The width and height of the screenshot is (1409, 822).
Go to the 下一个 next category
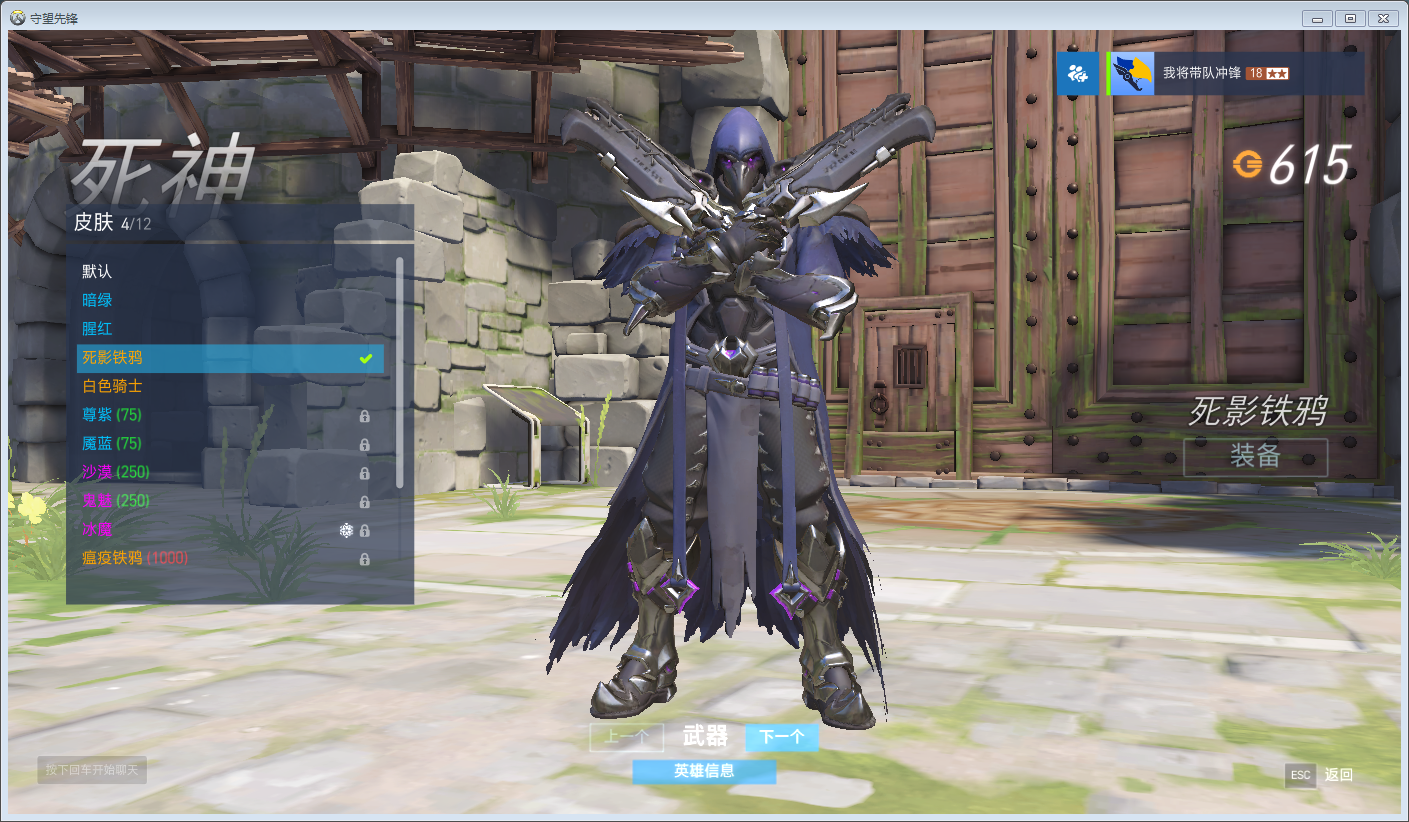click(x=781, y=738)
